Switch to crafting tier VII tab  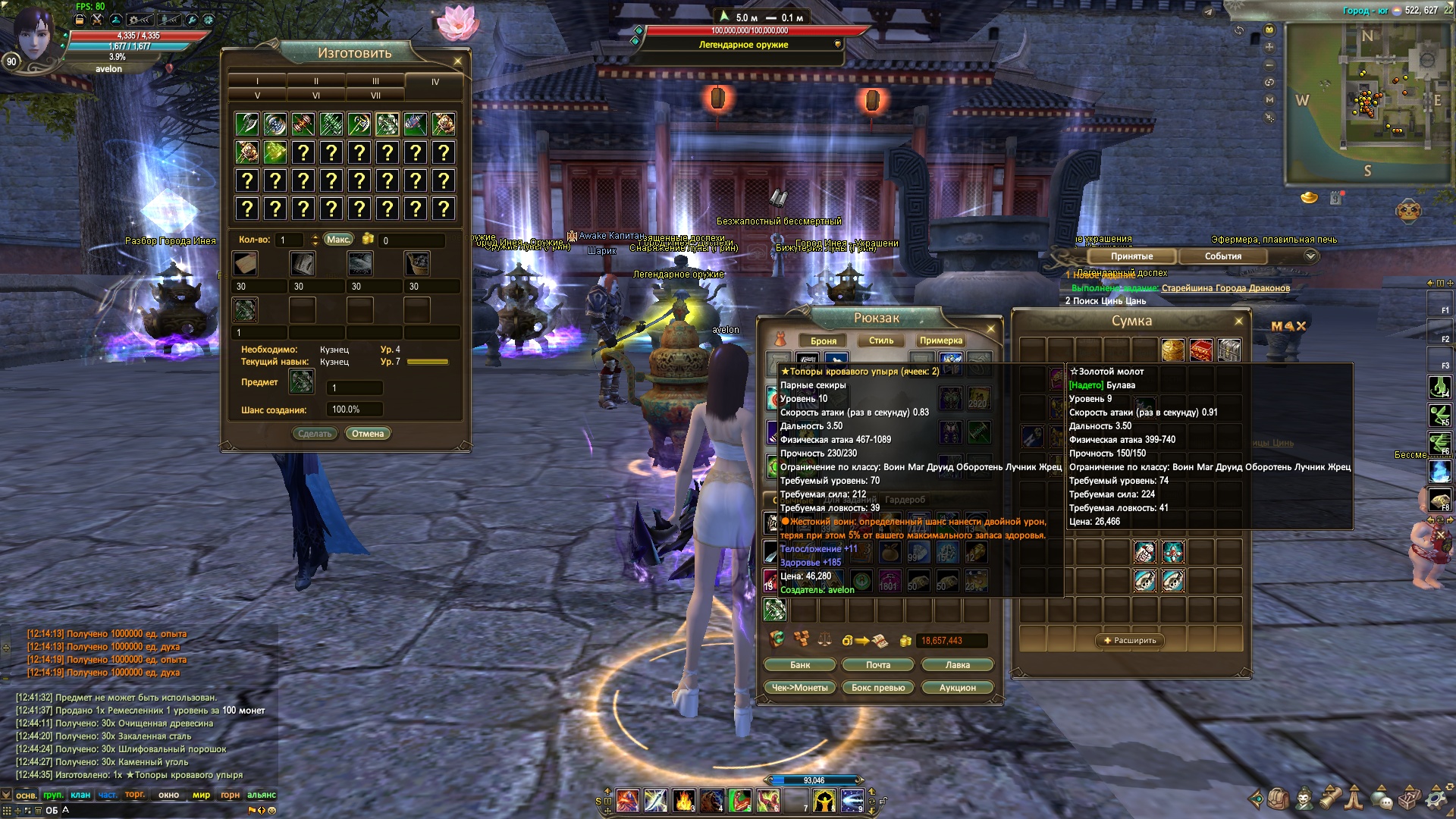[x=375, y=96]
